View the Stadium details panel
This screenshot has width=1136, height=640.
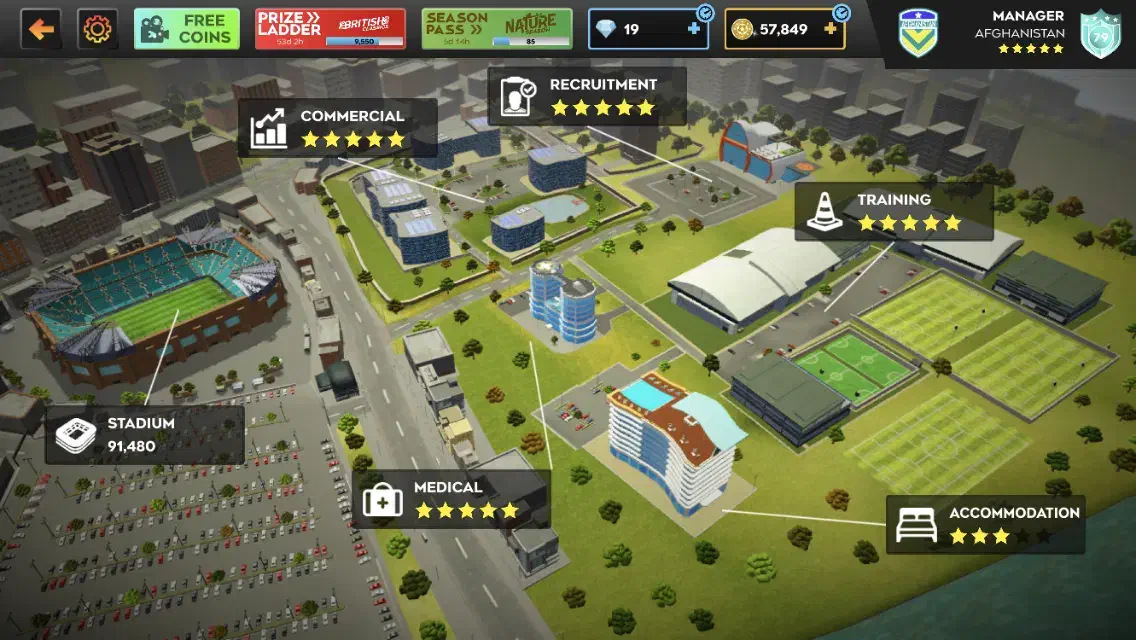coord(144,434)
